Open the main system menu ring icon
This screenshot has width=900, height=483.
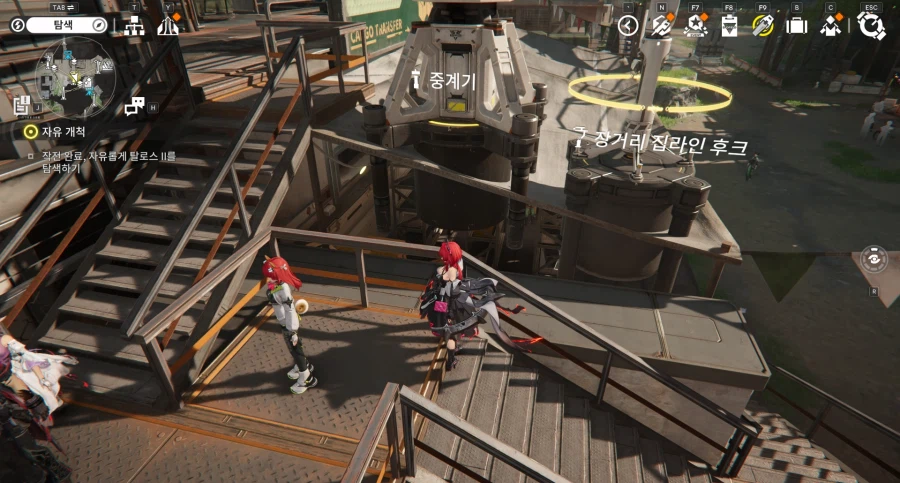[x=871, y=26]
